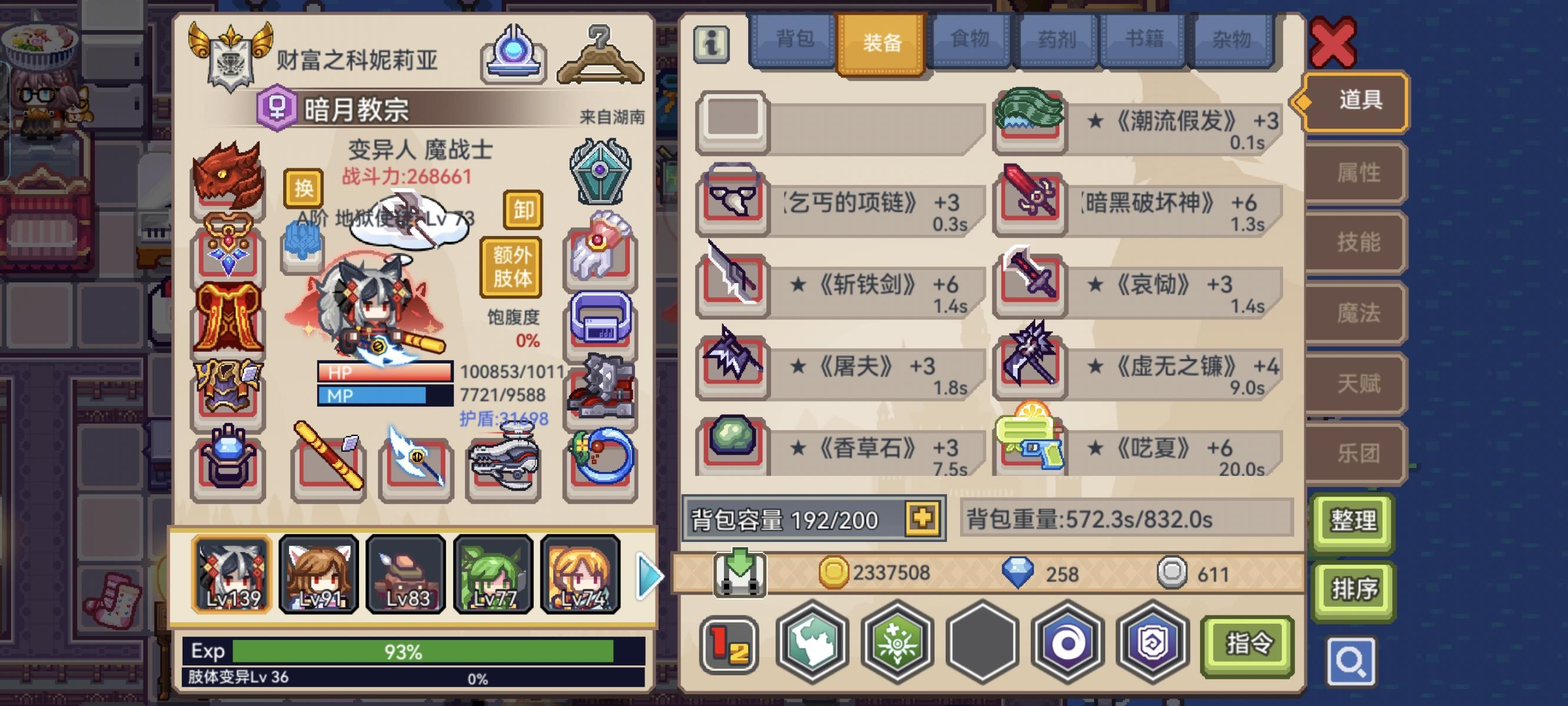1568x706 pixels.
Task: Switch to the 食物 food tab
Action: [970, 38]
